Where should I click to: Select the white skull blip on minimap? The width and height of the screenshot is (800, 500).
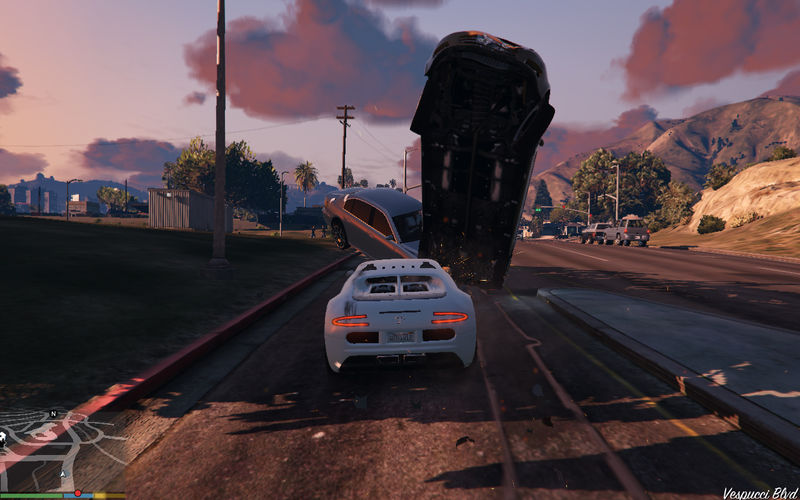point(4,436)
